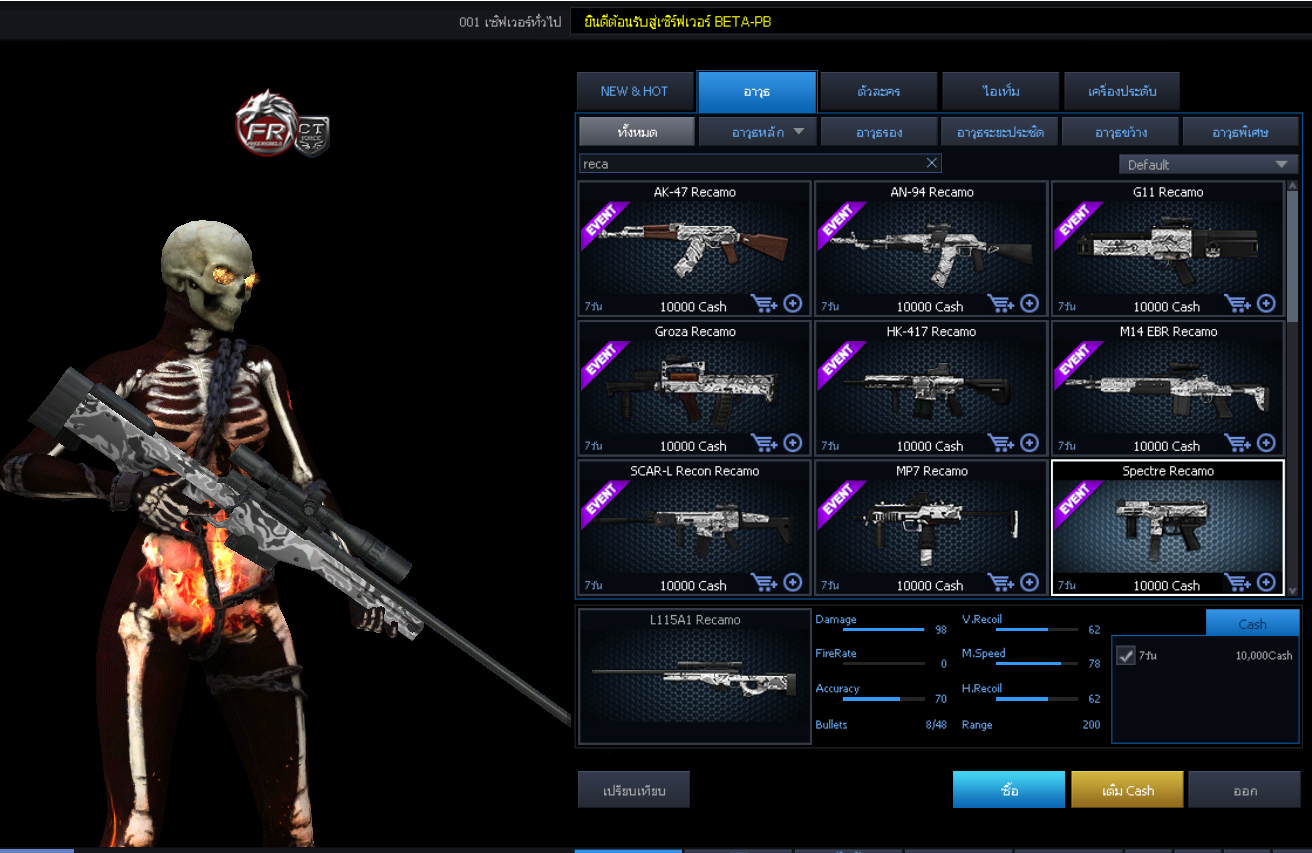Open the NEW & HOT shop tab
1312x853 pixels.
pos(634,91)
